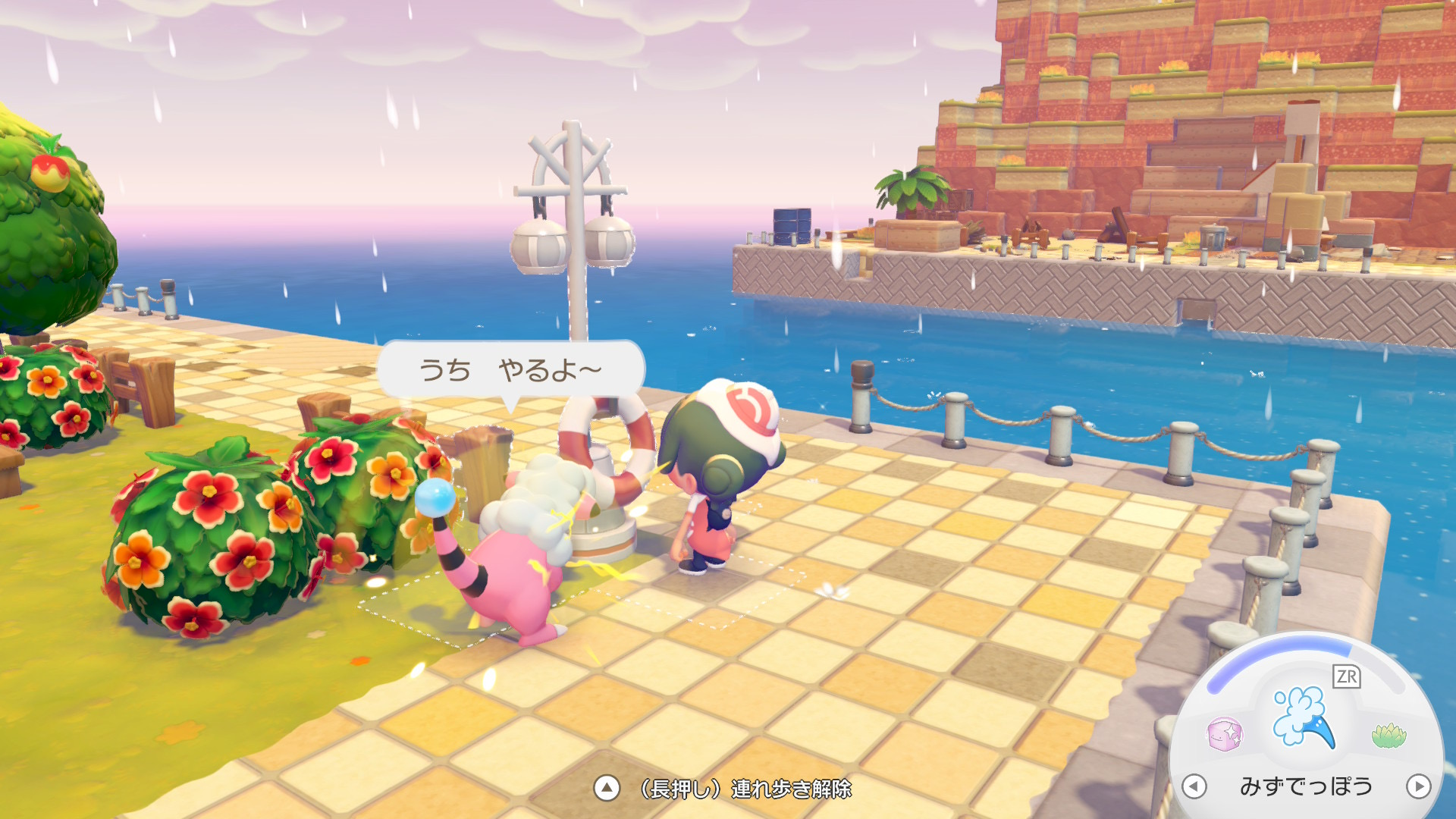Cycle to the next ability with right arrow
Screen dimensions: 1456x819
coord(1418,786)
